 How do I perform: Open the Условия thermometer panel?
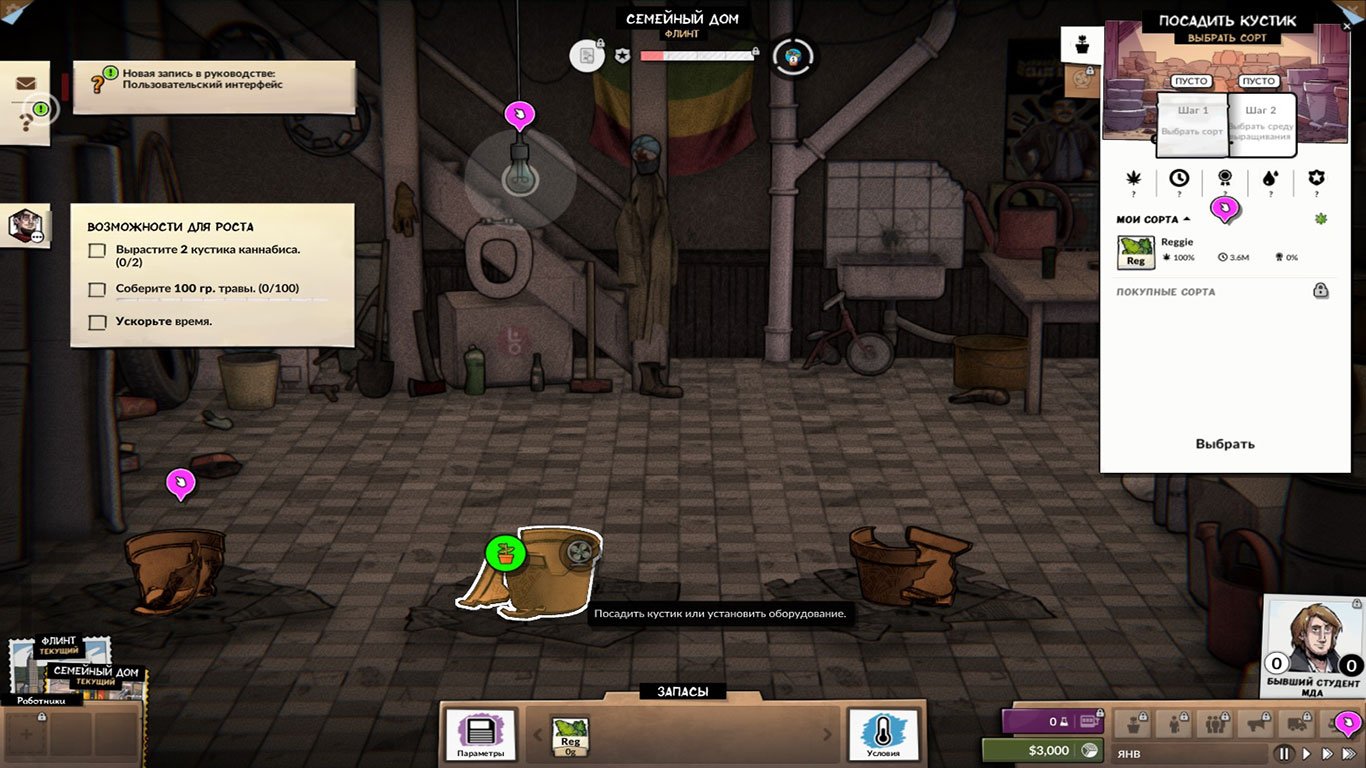[883, 734]
